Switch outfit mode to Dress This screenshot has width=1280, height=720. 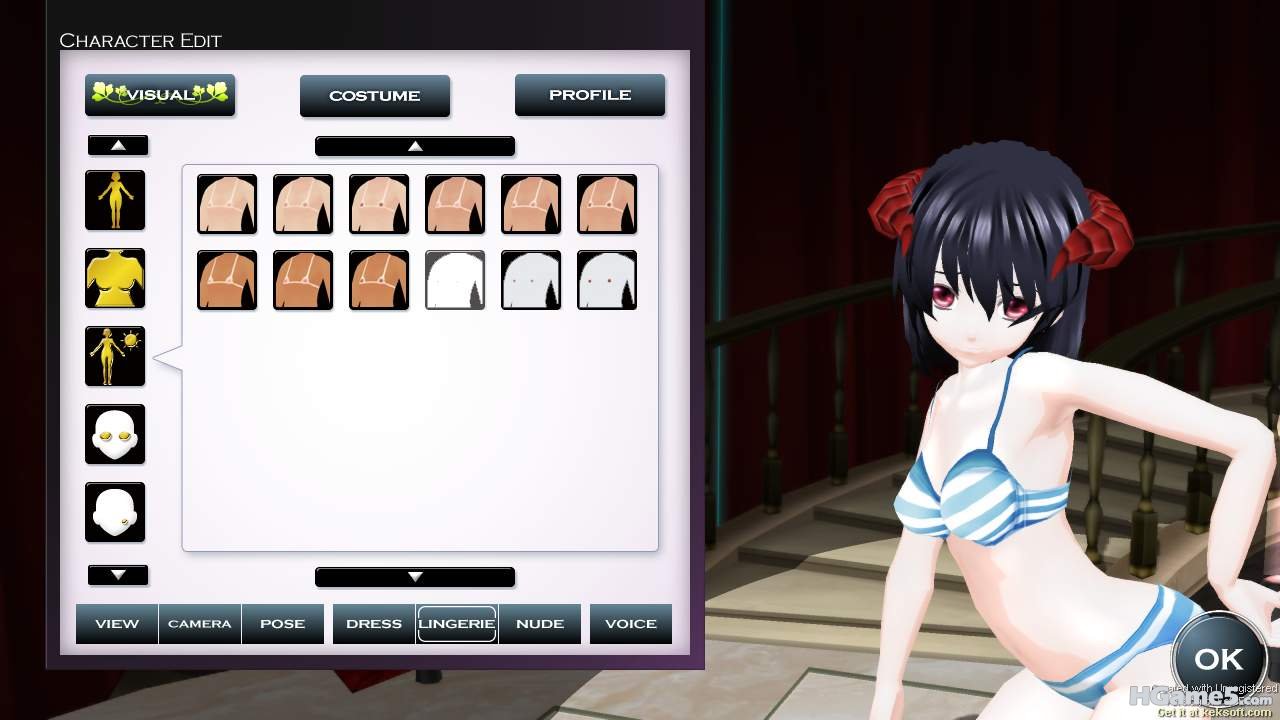coord(374,623)
